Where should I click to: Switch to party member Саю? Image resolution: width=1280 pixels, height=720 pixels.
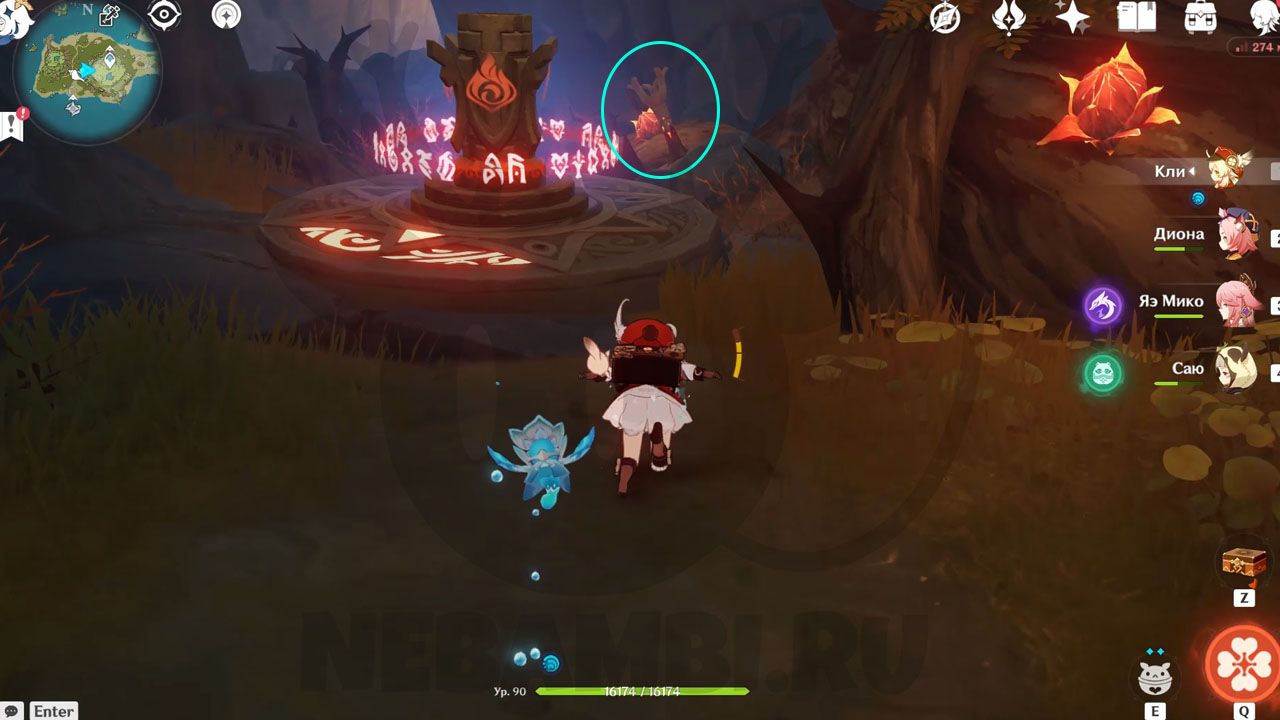click(x=1236, y=371)
